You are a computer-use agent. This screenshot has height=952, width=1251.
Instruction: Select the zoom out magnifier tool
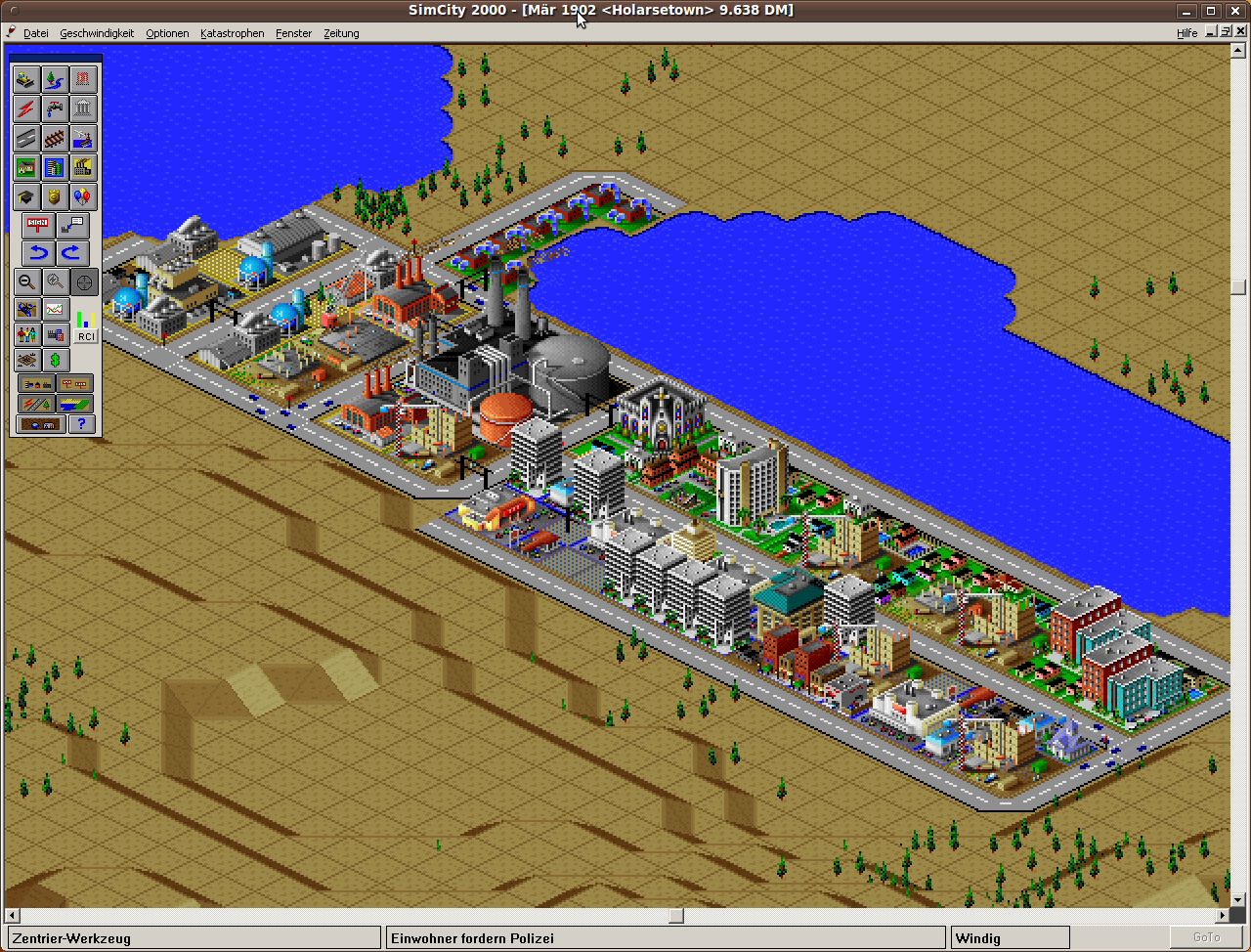pyautogui.click(x=24, y=281)
